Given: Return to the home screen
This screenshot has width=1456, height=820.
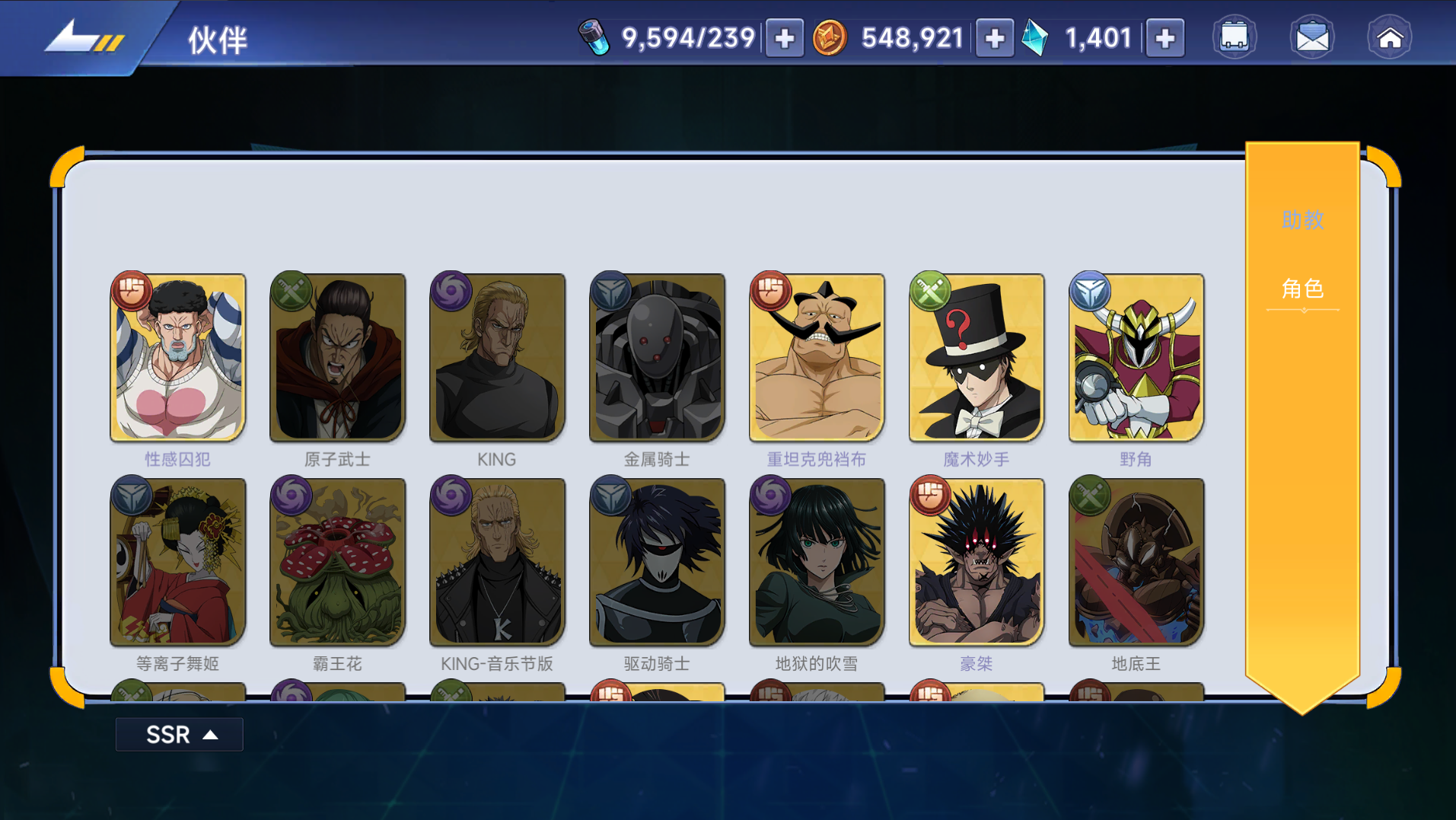Looking at the screenshot, I should point(1390,37).
